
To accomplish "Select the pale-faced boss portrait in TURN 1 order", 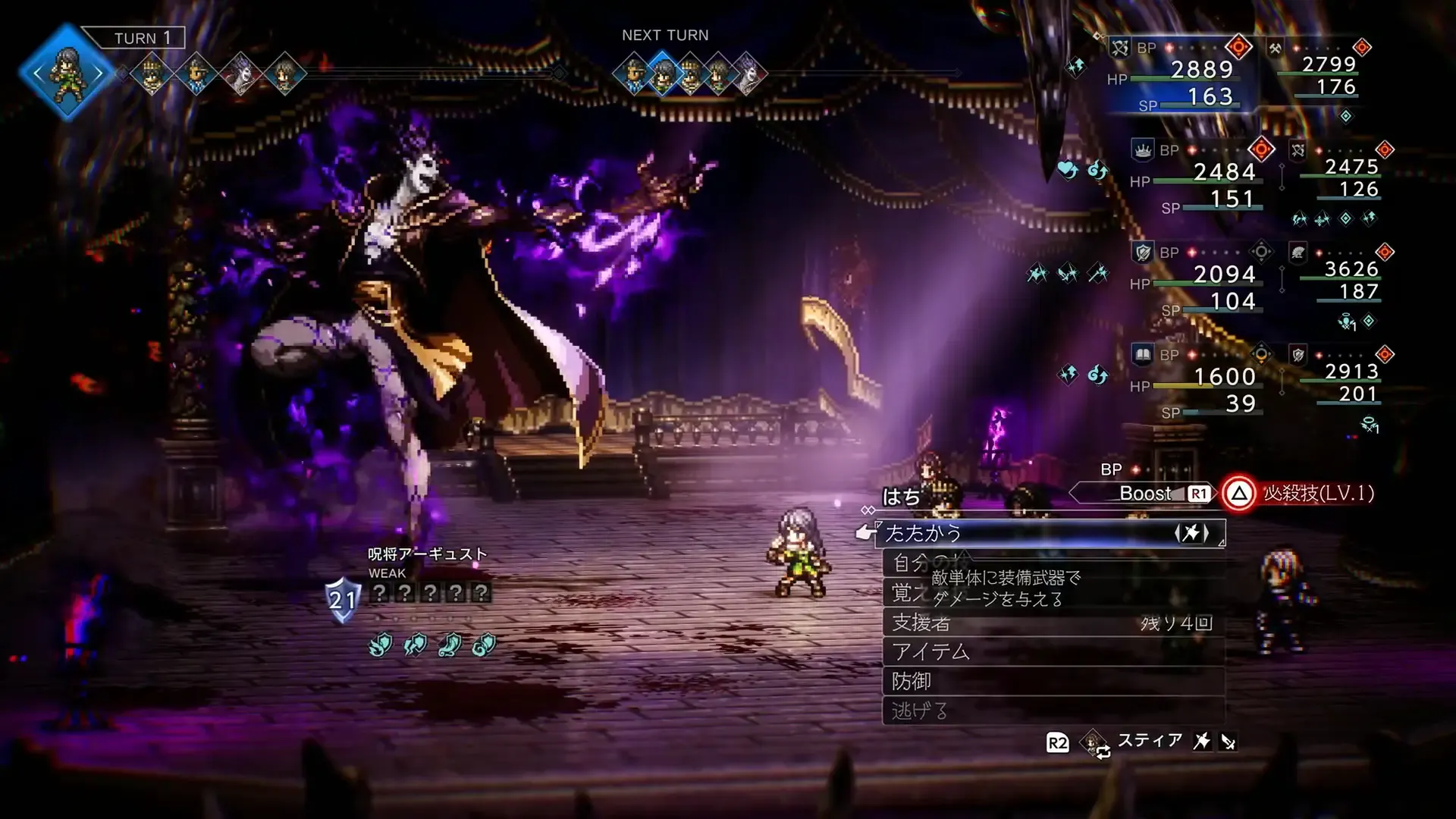I will pyautogui.click(x=241, y=74).
